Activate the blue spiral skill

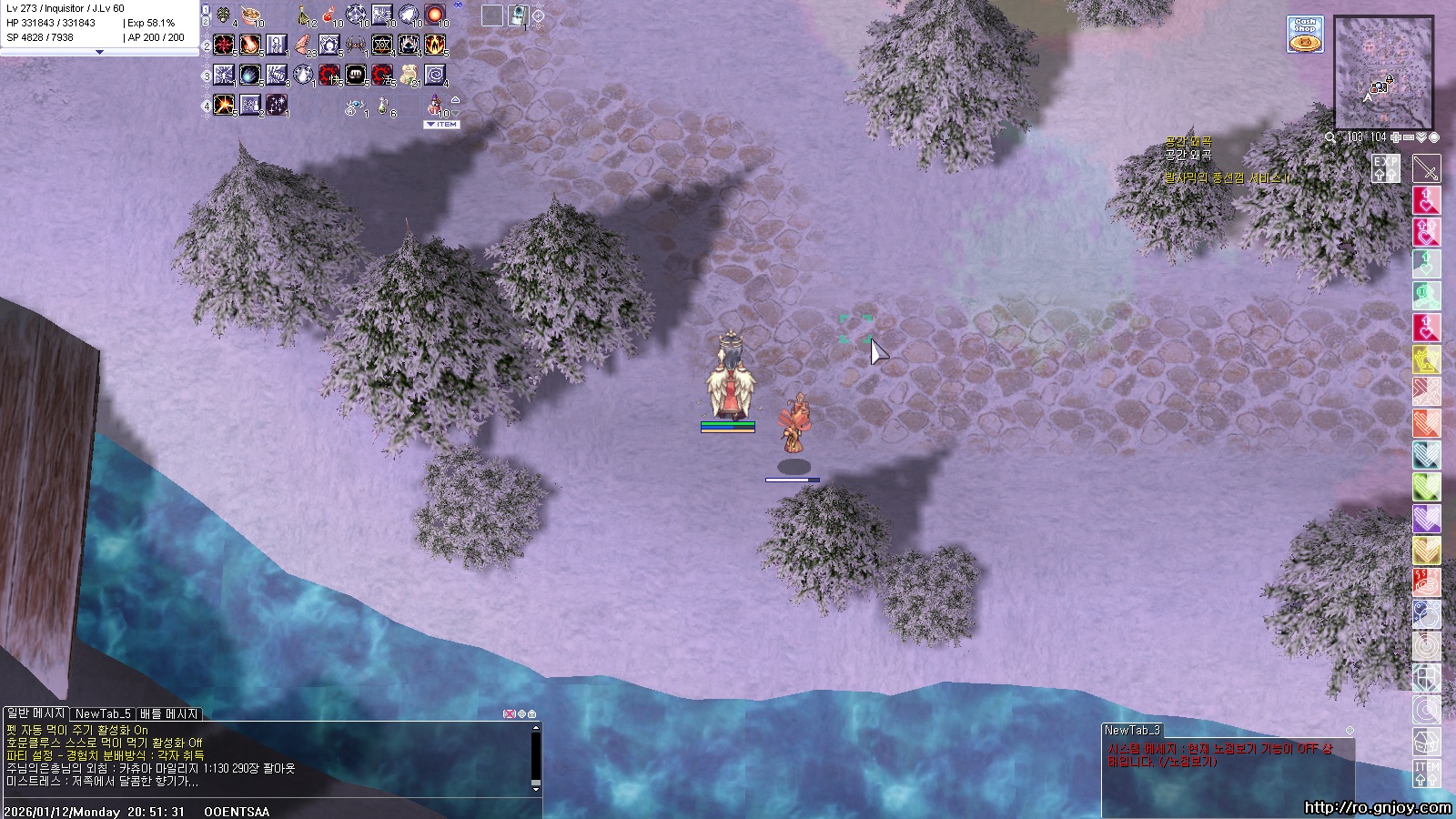pos(436,74)
